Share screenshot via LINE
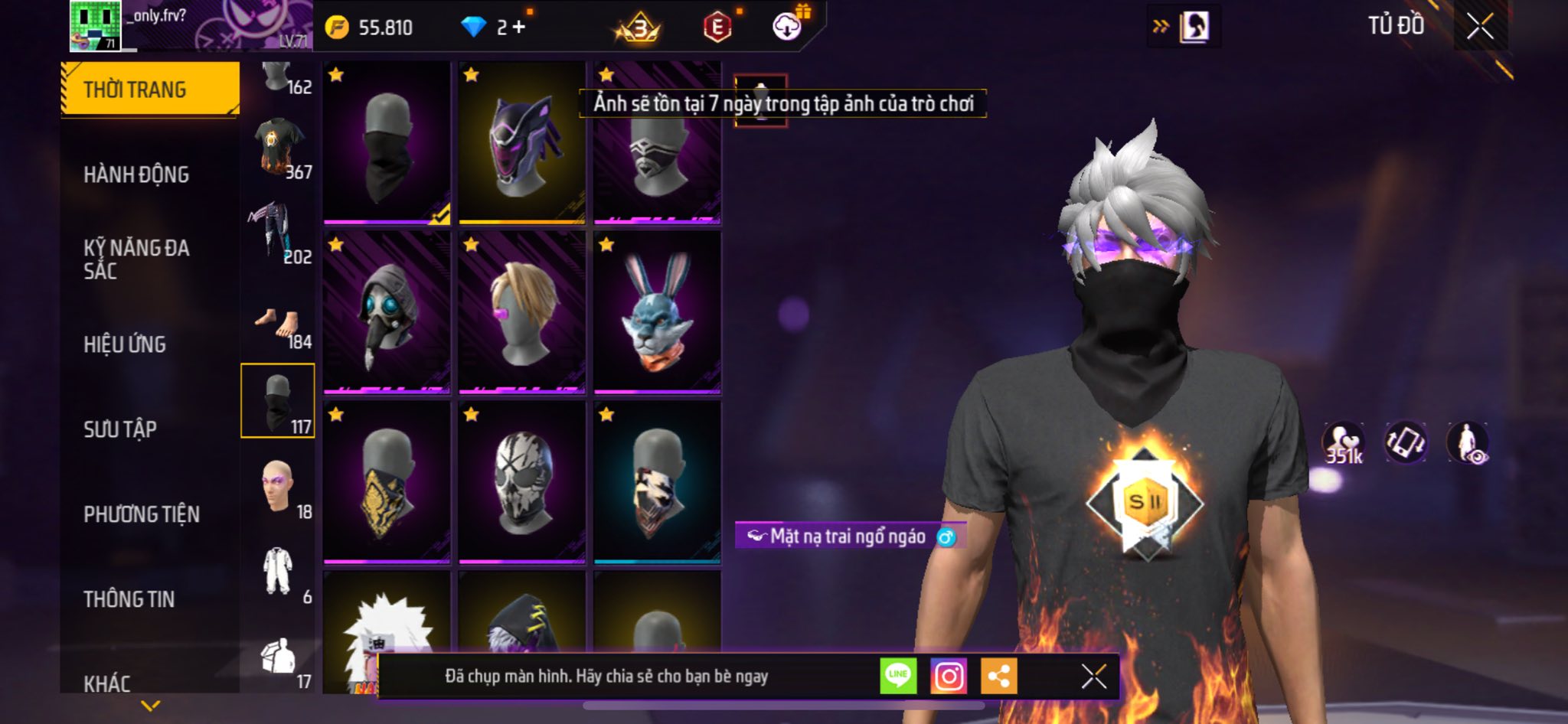1568x724 pixels. (x=898, y=677)
